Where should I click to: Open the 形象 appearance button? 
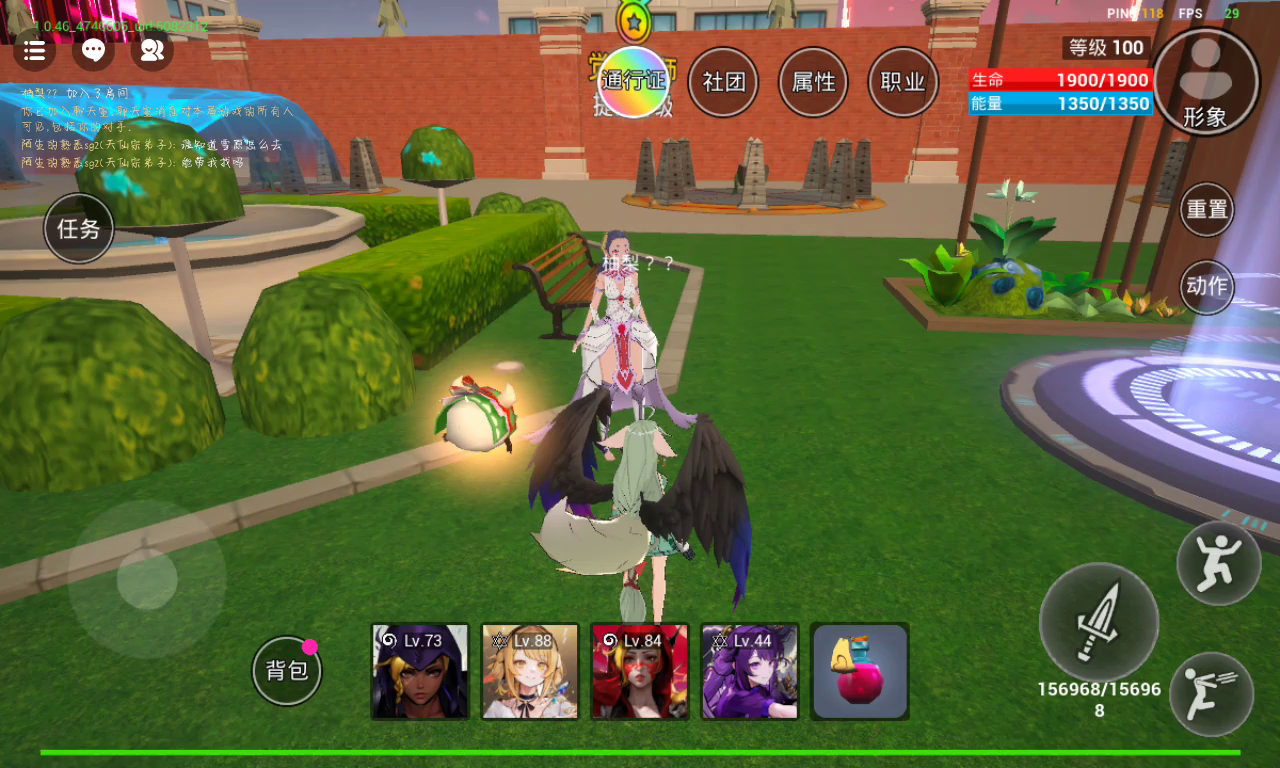1205,82
